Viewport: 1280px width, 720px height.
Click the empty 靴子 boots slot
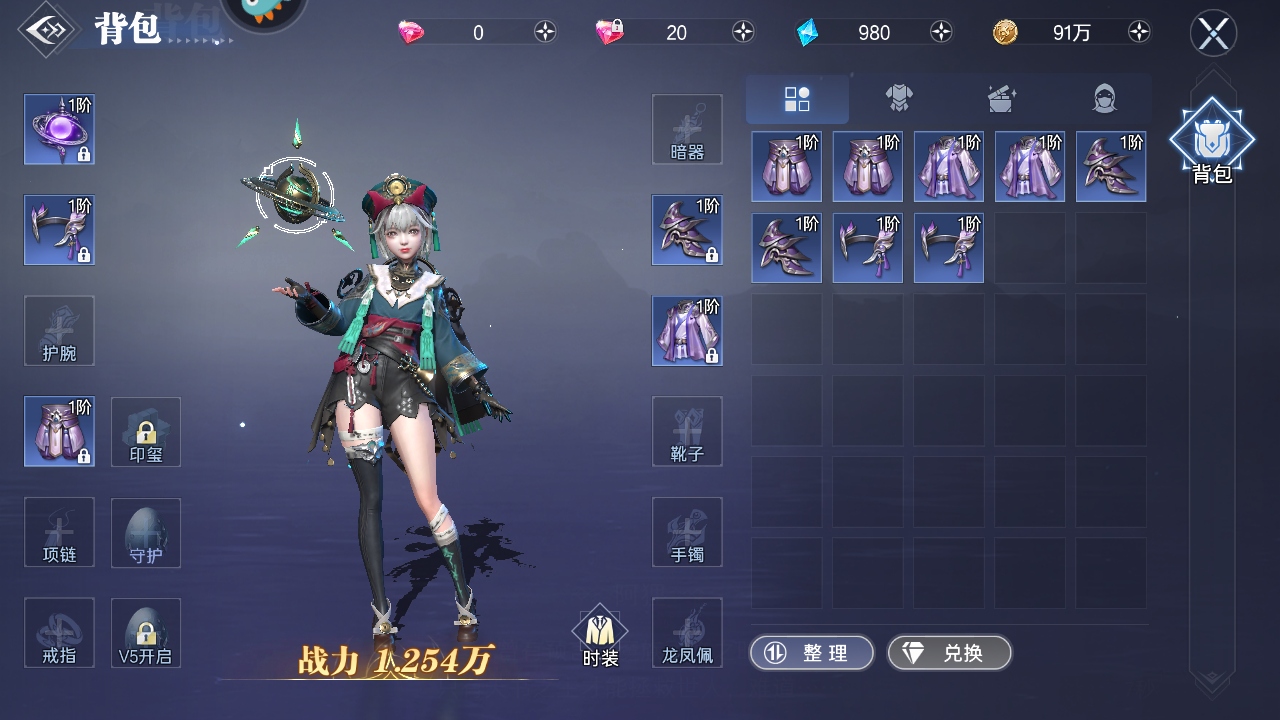pos(687,431)
